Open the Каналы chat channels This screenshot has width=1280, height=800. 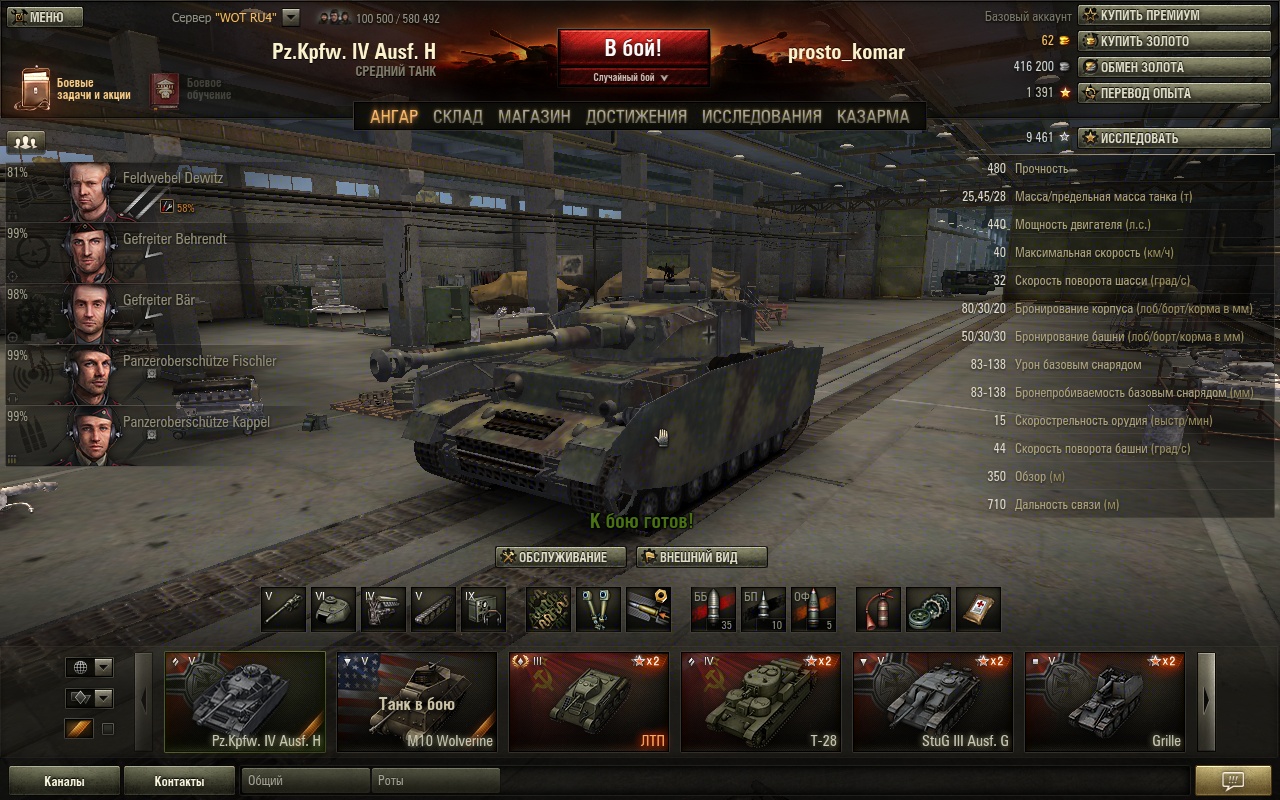pyautogui.click(x=64, y=781)
